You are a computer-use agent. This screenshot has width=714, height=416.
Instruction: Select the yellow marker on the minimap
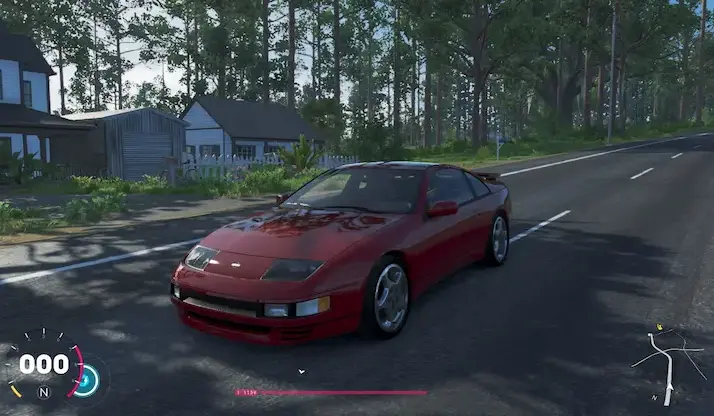pos(659,327)
